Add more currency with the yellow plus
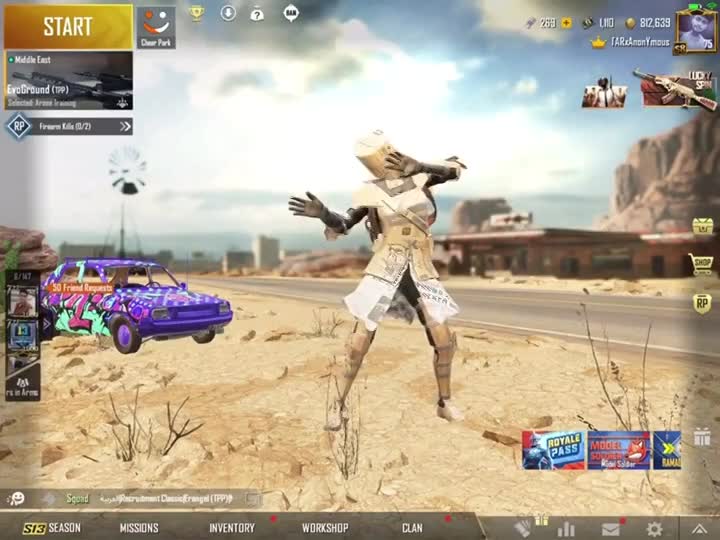The height and width of the screenshot is (540, 720). (x=566, y=22)
